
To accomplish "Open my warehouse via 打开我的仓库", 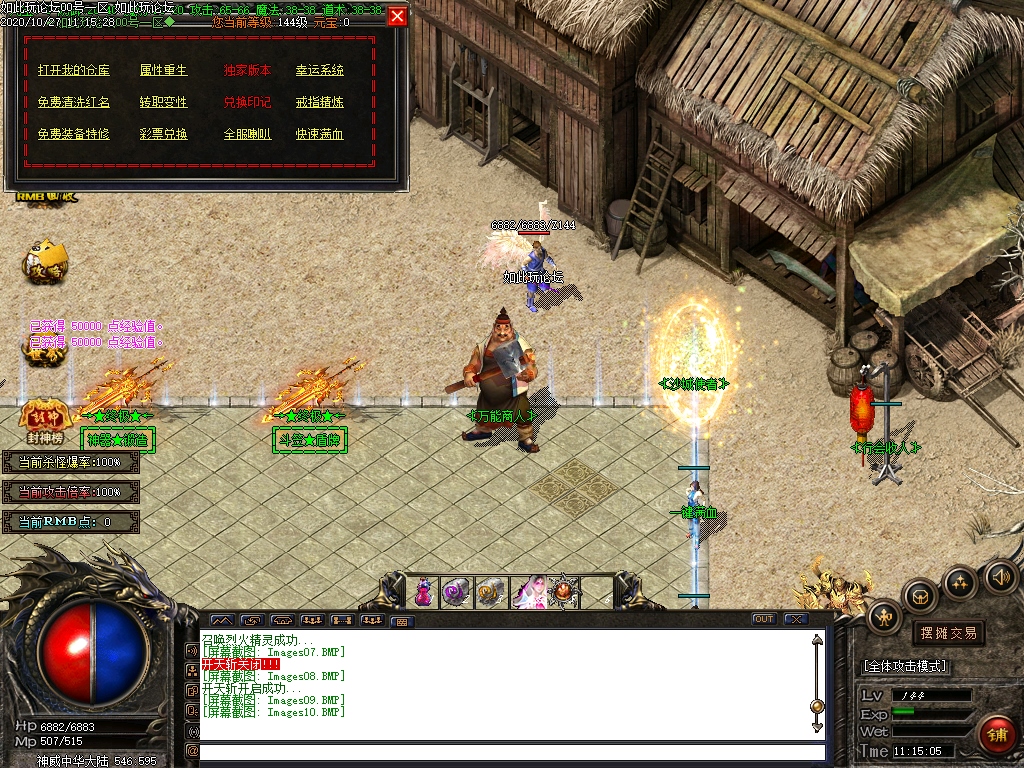I will pos(74,71).
